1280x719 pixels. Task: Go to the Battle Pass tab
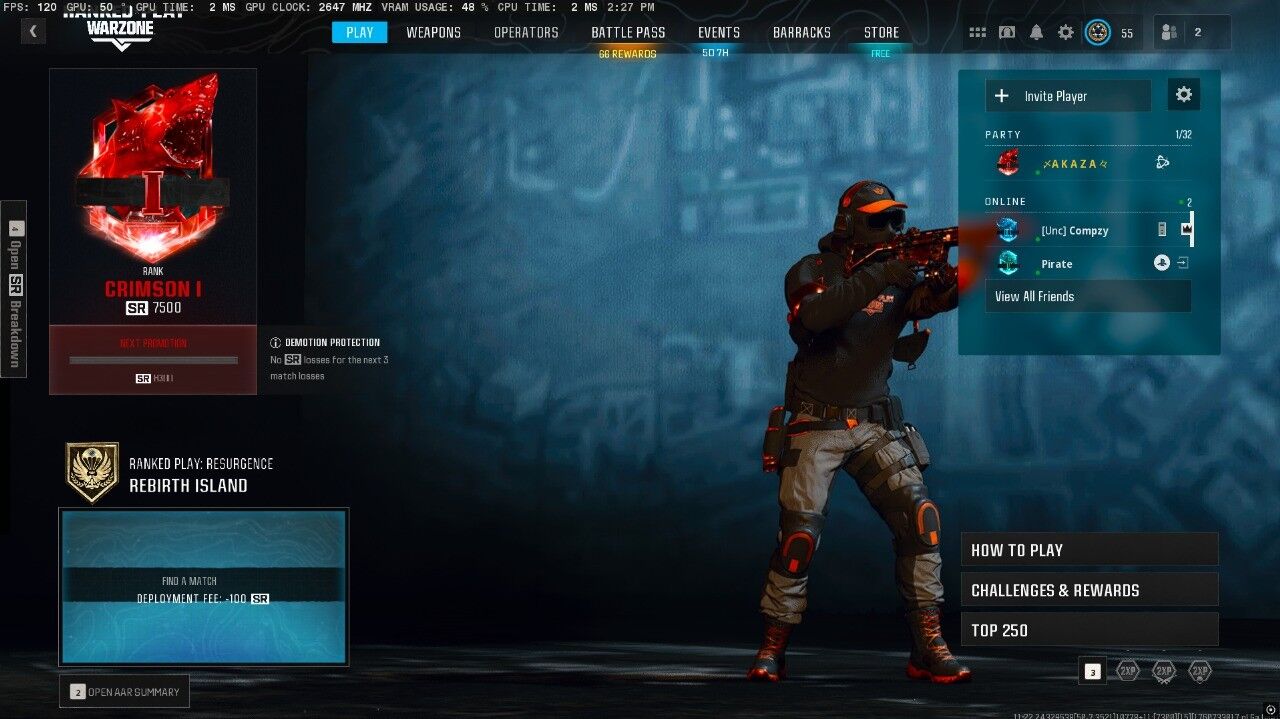pyautogui.click(x=628, y=32)
